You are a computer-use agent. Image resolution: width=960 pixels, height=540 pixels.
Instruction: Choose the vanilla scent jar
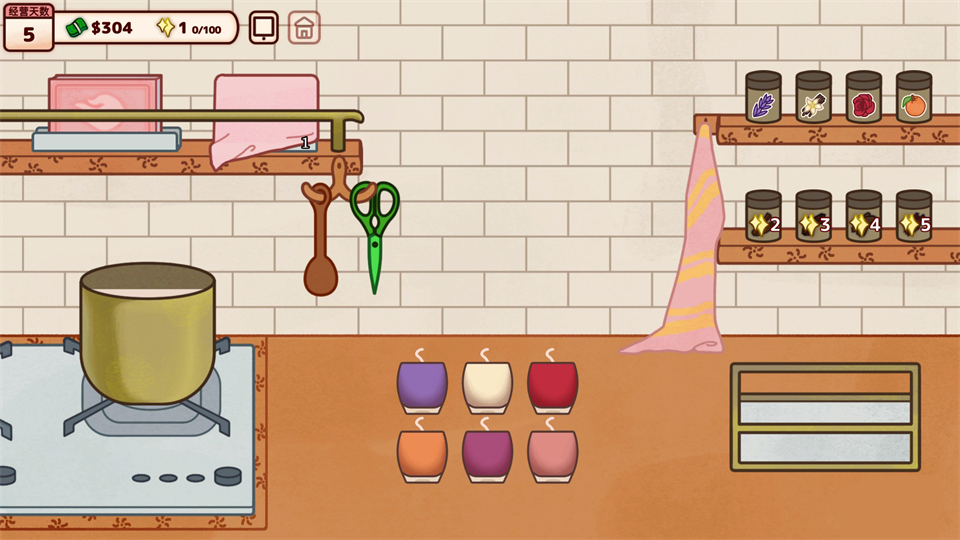(x=813, y=98)
